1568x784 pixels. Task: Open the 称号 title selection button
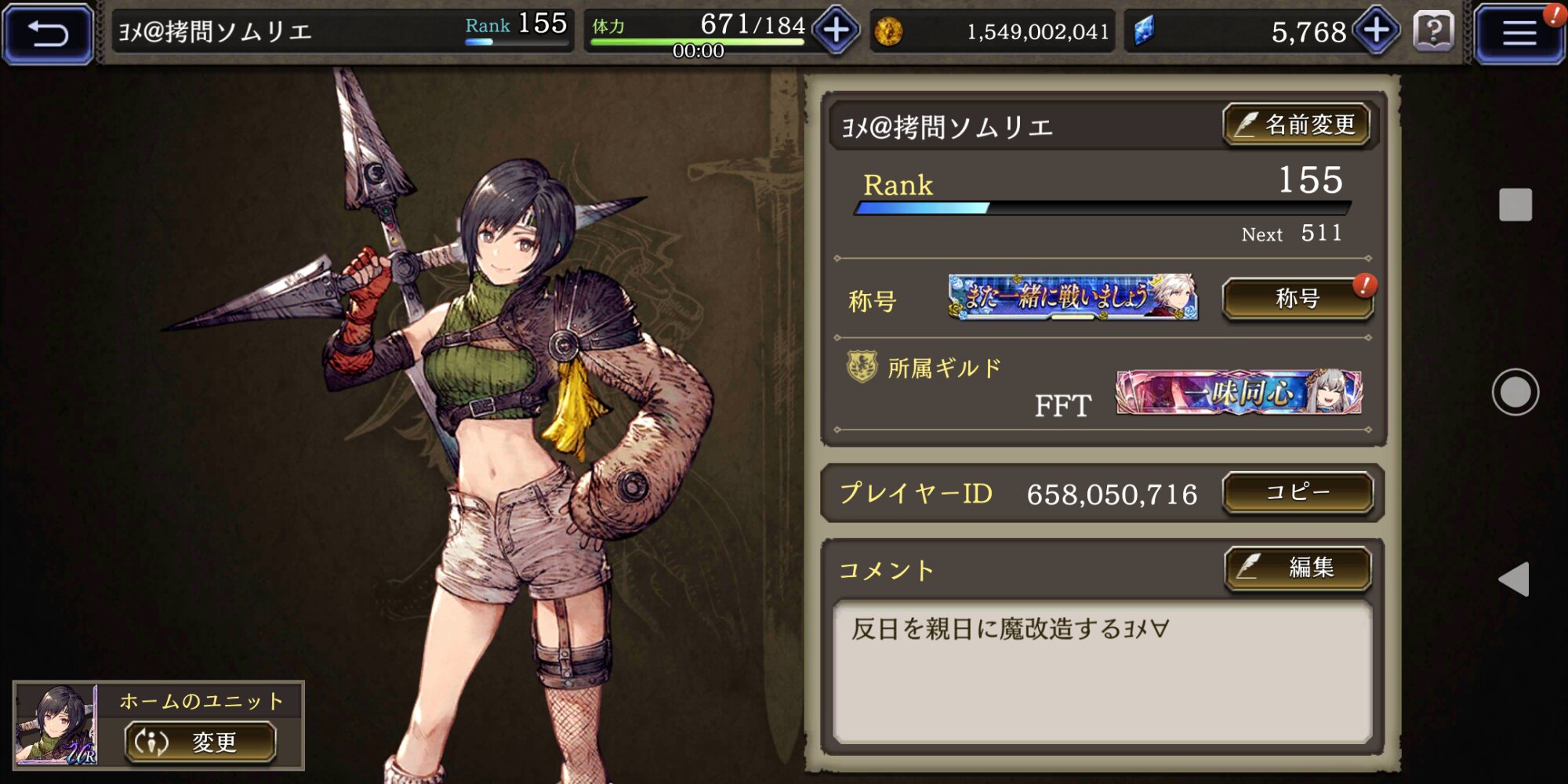click(x=1298, y=299)
